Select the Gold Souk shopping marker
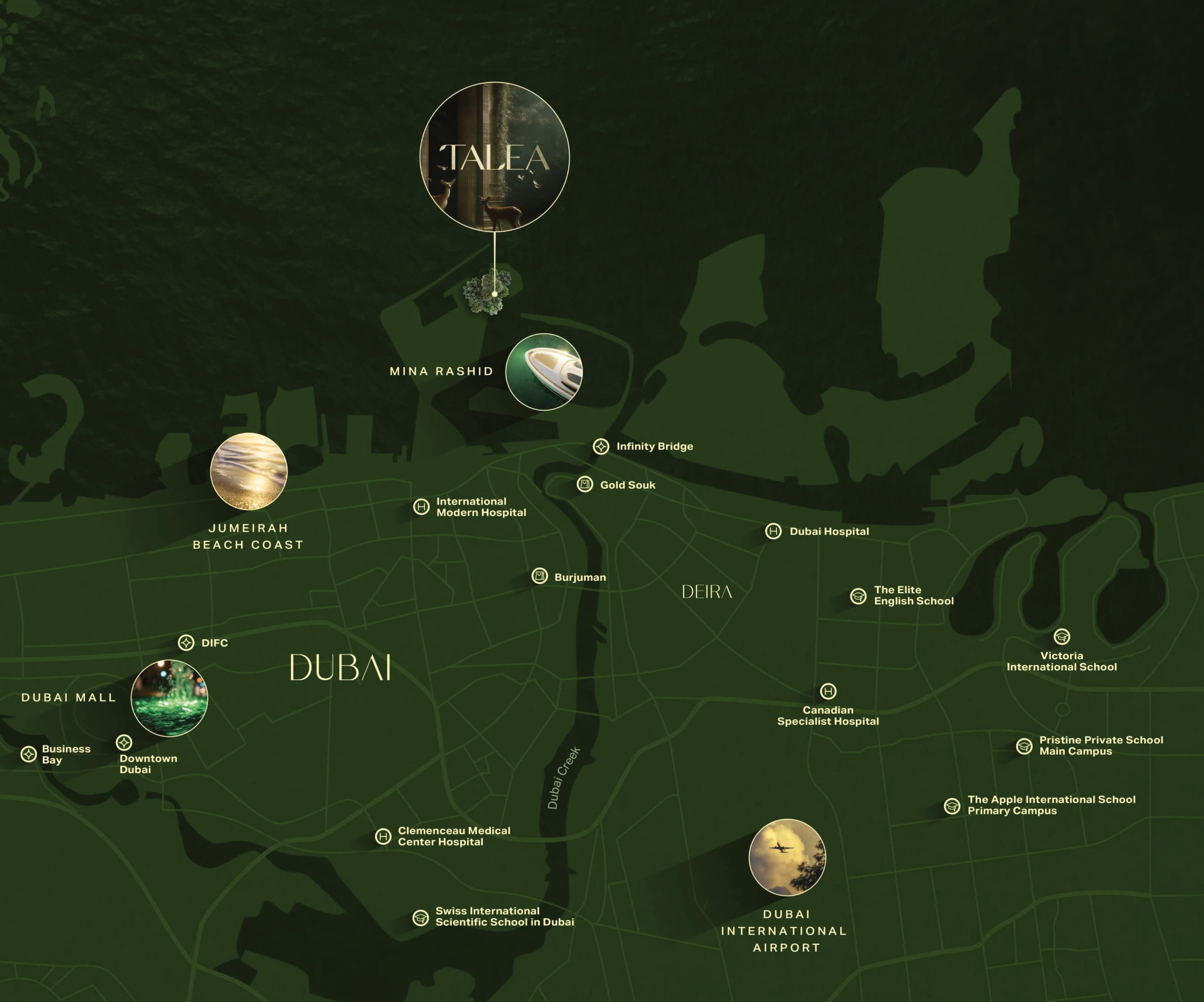 pyautogui.click(x=585, y=484)
